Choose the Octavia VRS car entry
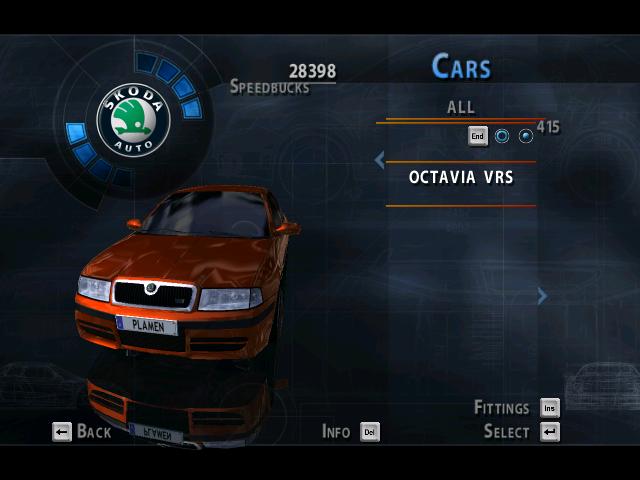This screenshot has height=480, width=640. tap(460, 178)
